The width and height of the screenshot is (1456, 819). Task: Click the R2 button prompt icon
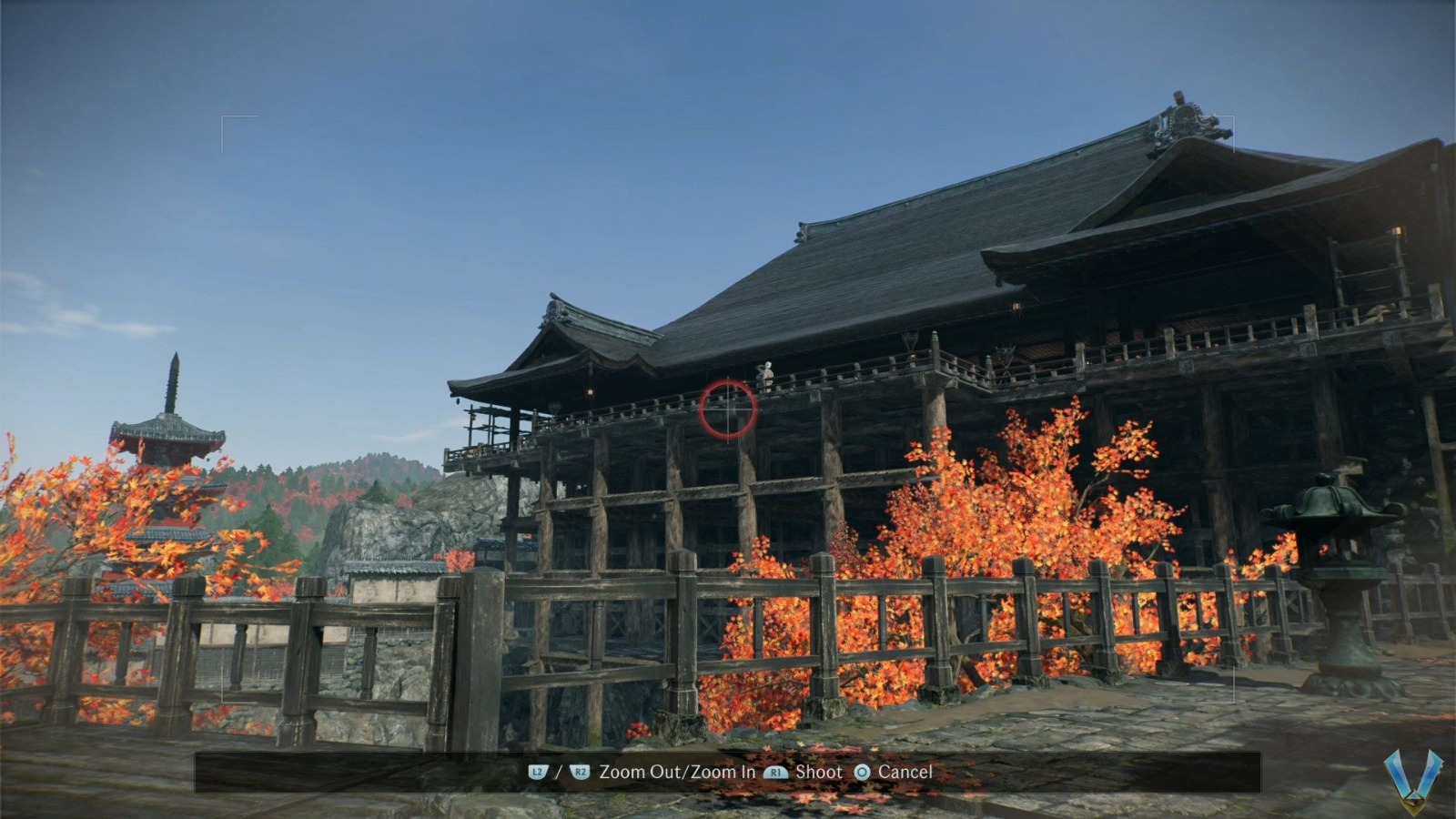click(580, 772)
